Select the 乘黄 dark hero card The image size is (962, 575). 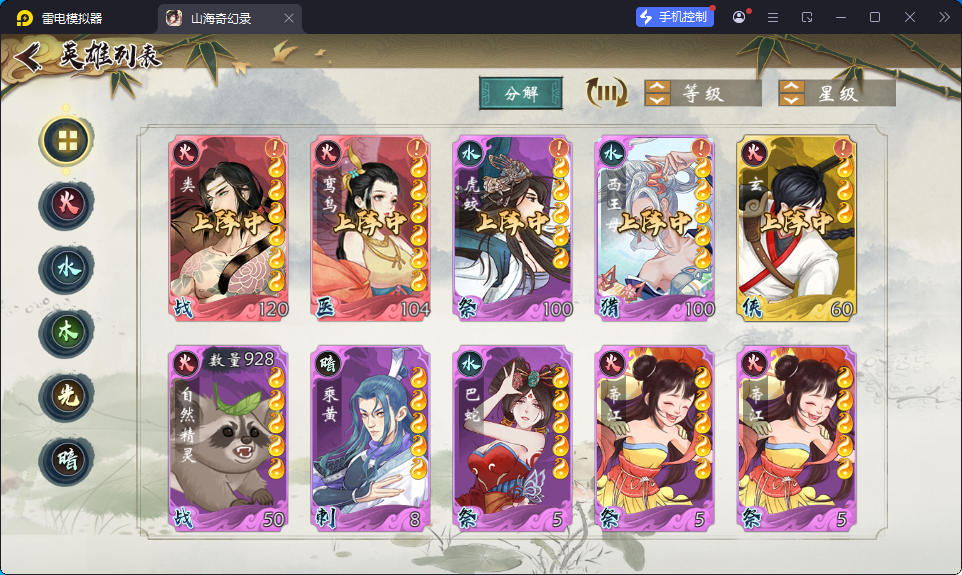coord(371,438)
